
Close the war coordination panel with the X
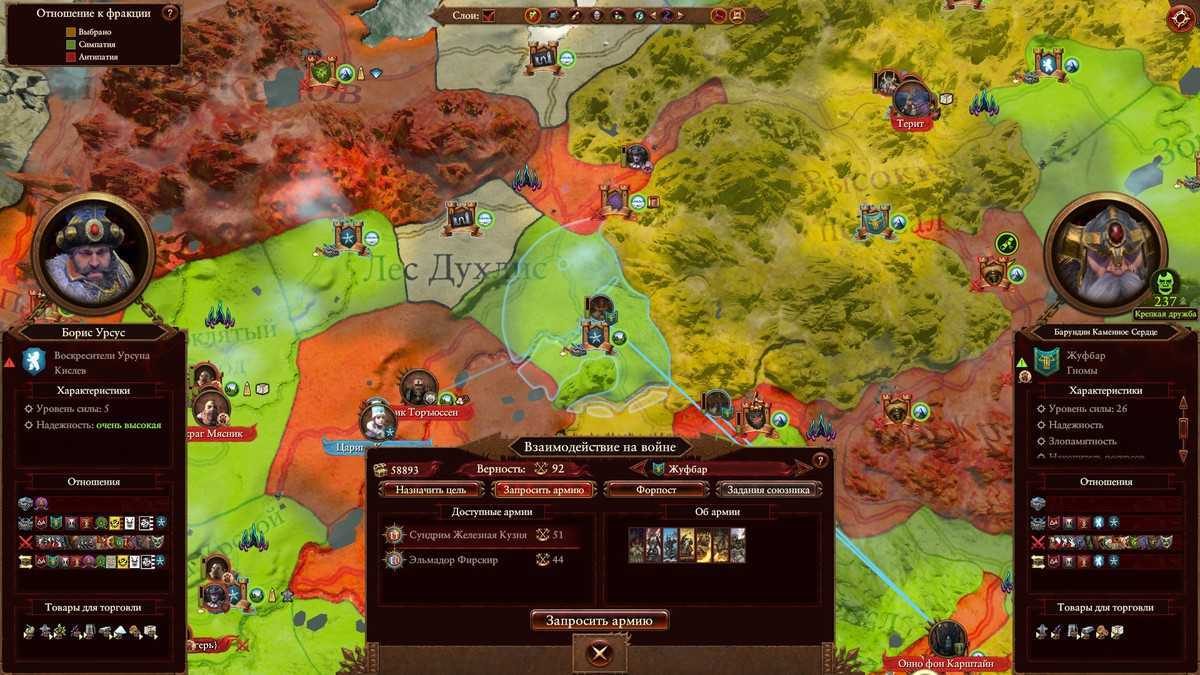[x=599, y=654]
